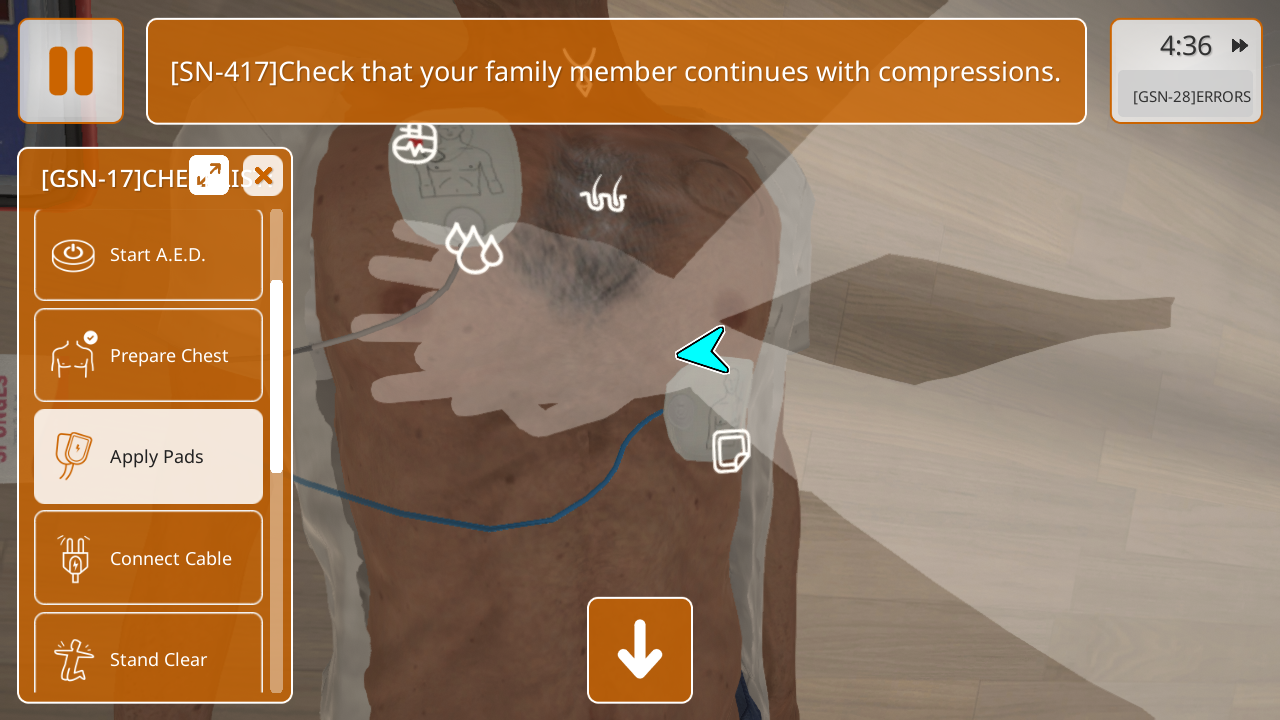Close the checklist panel
The height and width of the screenshot is (720, 1280).
click(x=263, y=176)
